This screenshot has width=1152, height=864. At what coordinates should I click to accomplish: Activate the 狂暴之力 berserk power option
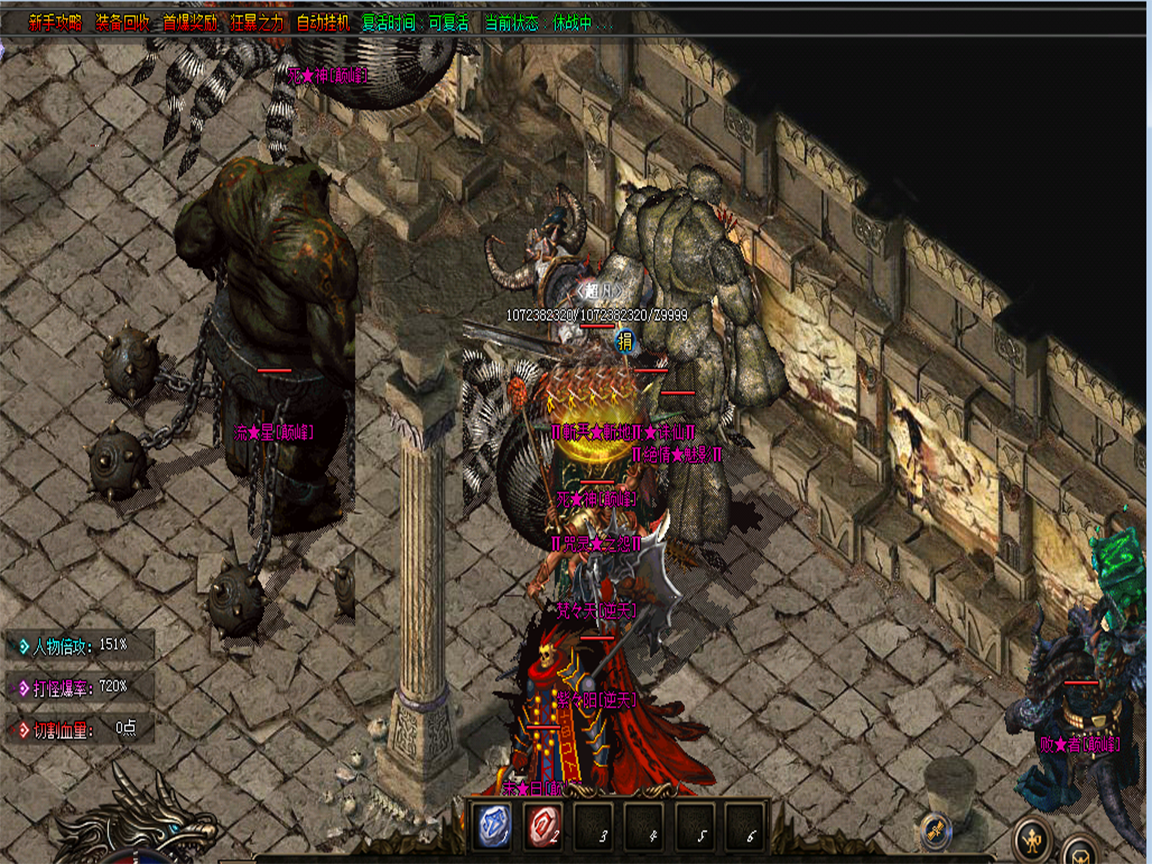pyautogui.click(x=257, y=23)
